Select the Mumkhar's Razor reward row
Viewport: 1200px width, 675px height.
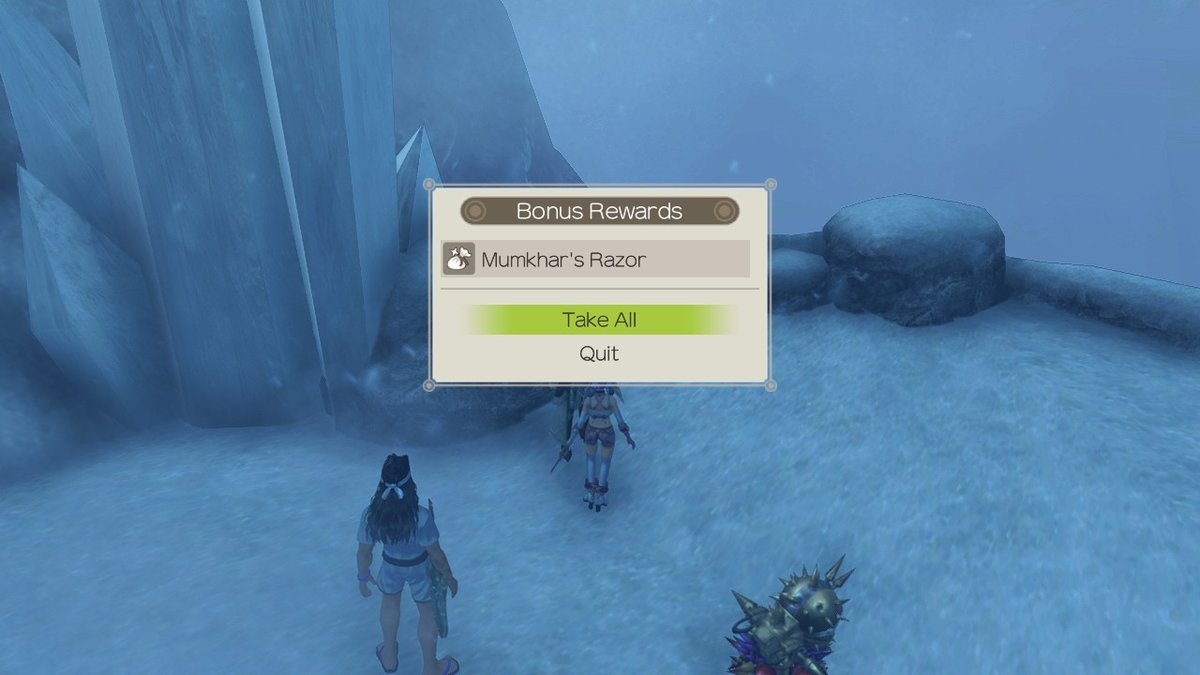[596, 259]
